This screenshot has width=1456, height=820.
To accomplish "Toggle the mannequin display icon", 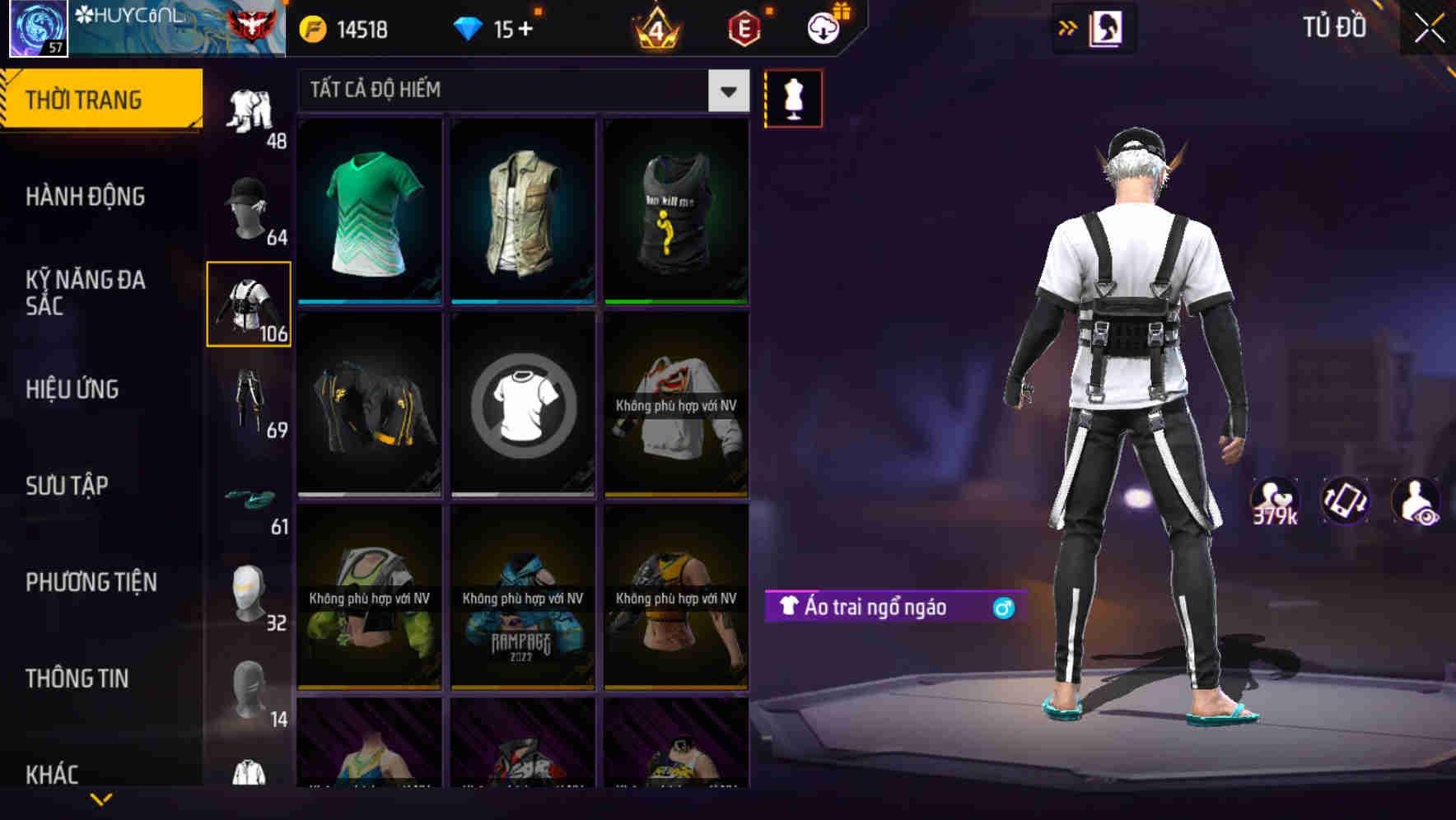I will tap(793, 98).
